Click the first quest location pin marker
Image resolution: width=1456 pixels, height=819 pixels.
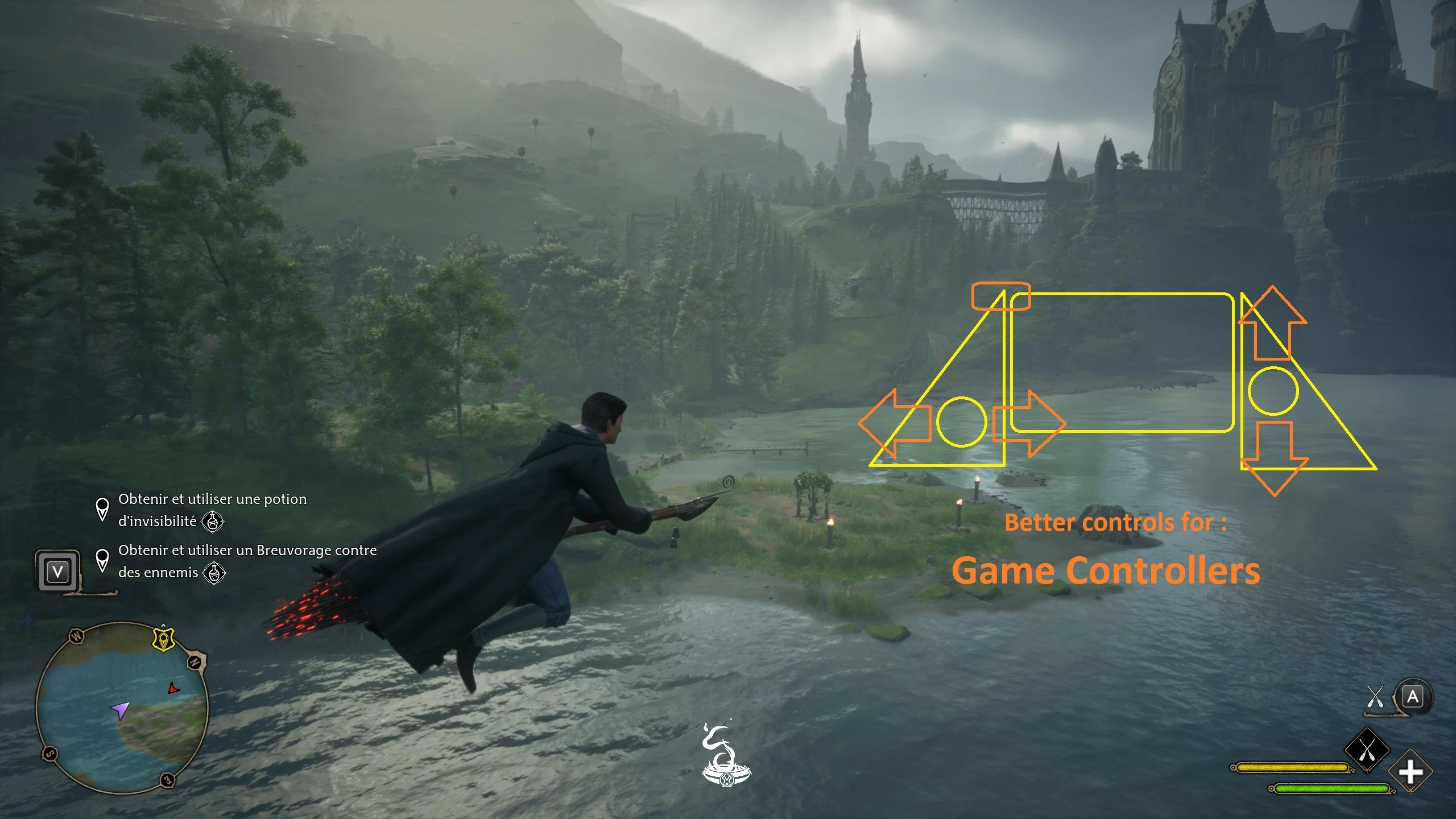pyautogui.click(x=102, y=510)
